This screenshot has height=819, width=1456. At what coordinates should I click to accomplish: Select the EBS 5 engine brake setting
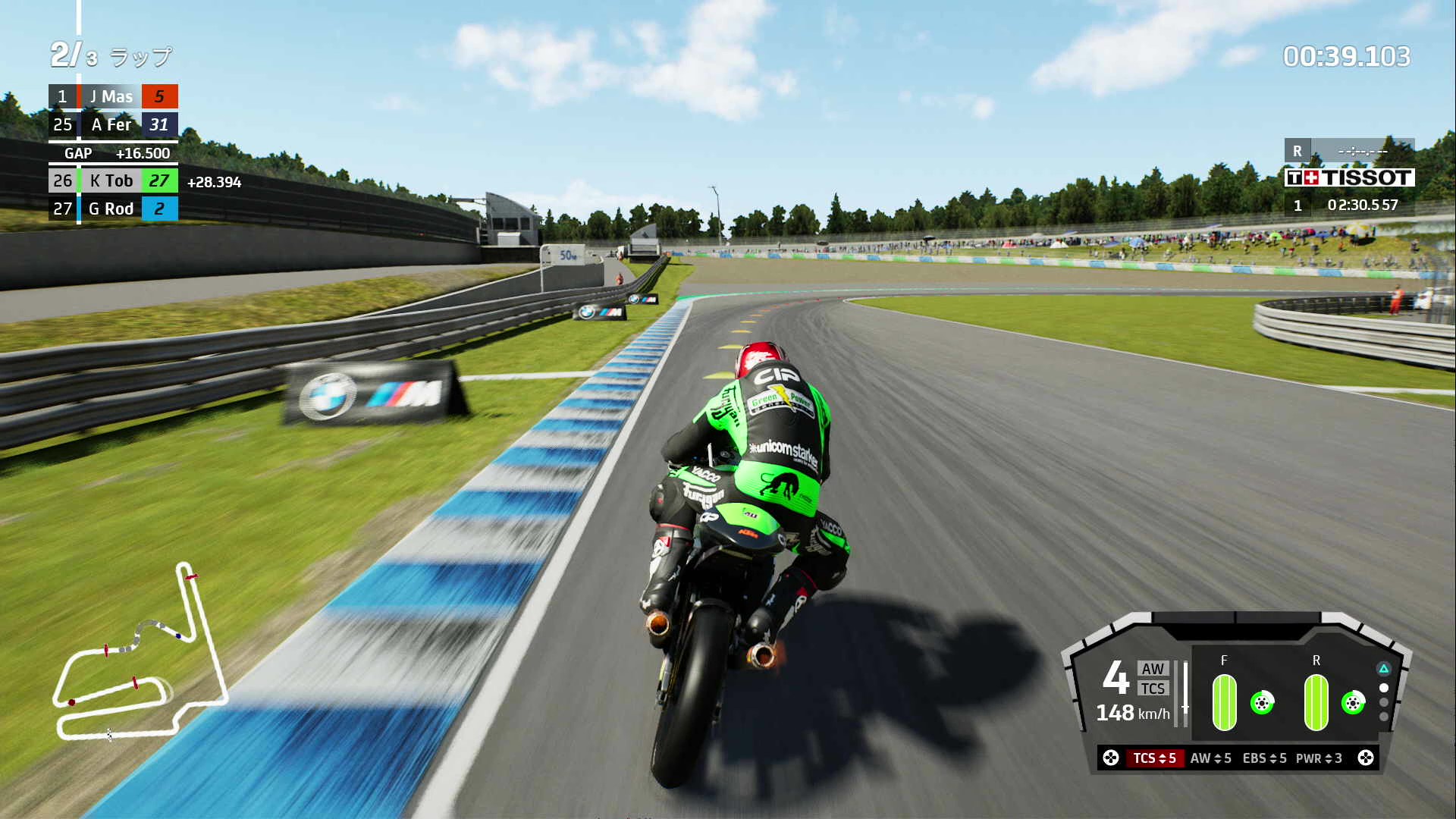point(1264,758)
